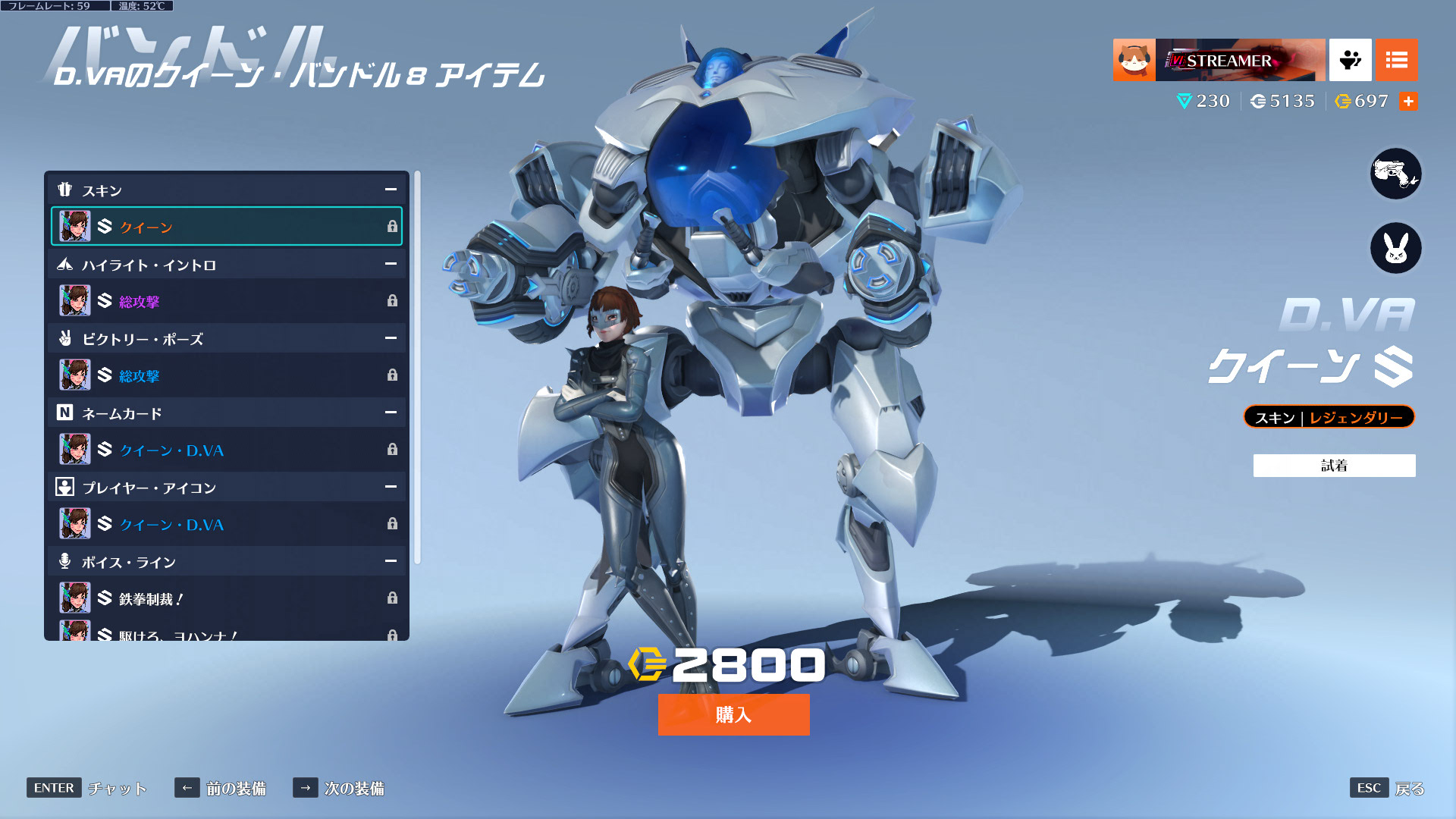Open the STREAMER player profile card
This screenshot has height=819, width=1456.
point(1219,60)
